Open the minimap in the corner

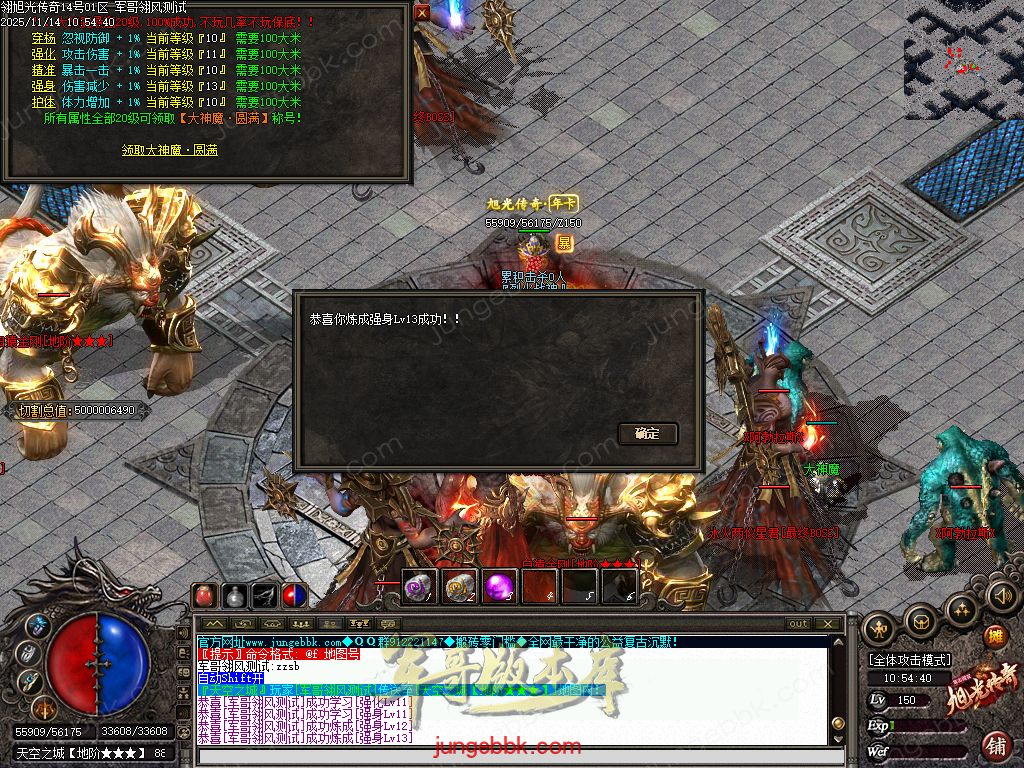tap(964, 60)
